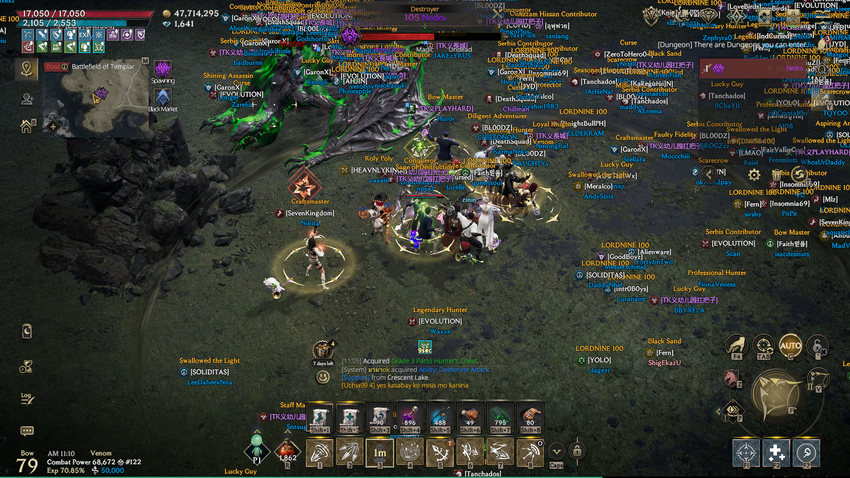Use the consumable slot with 896 count
Viewport: 850px width, 478px height.
(x=409, y=418)
